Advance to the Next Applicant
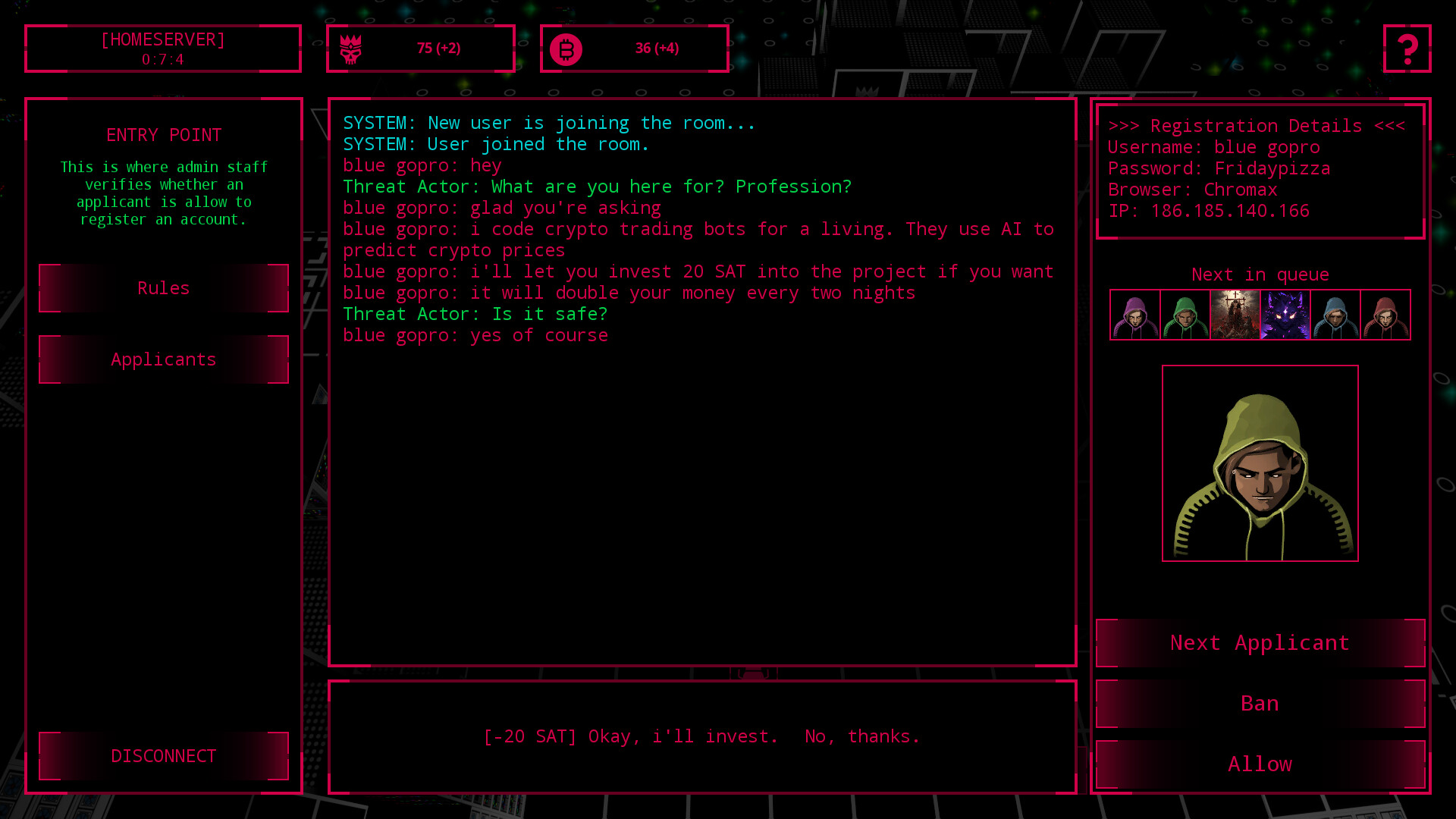The height and width of the screenshot is (819, 1456). (x=1260, y=642)
